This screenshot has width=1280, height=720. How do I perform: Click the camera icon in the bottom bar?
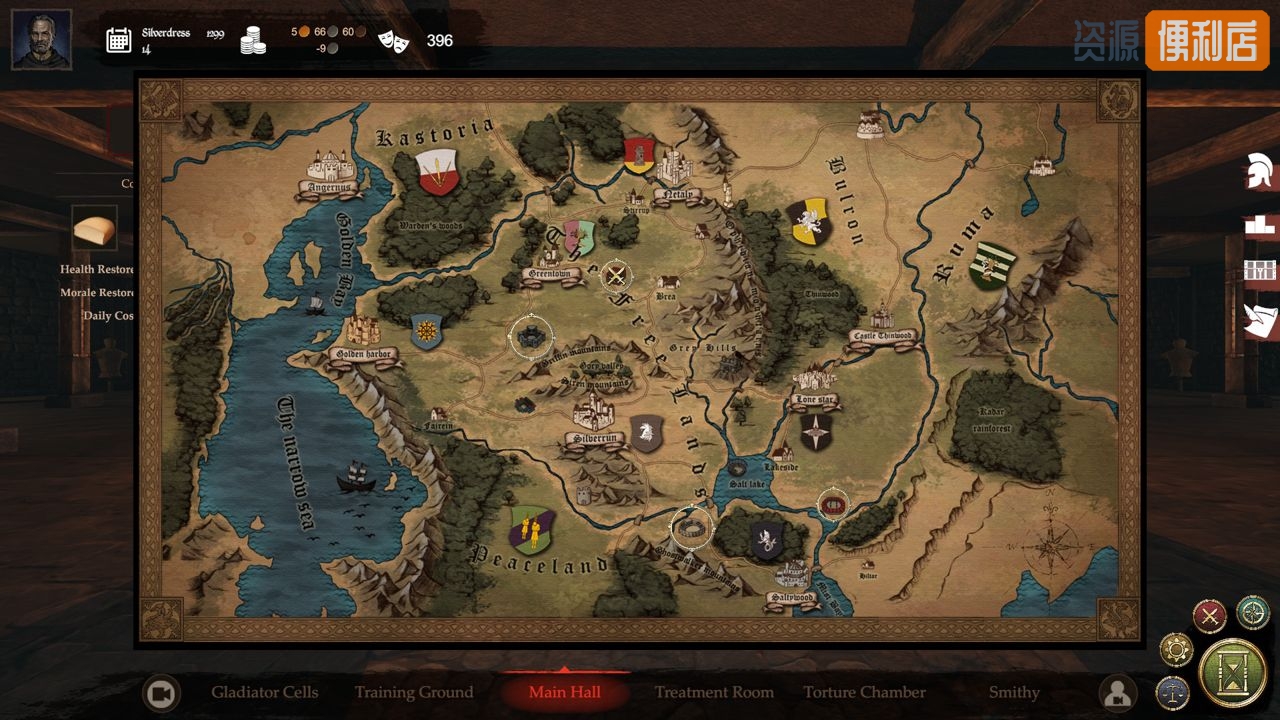[161, 693]
